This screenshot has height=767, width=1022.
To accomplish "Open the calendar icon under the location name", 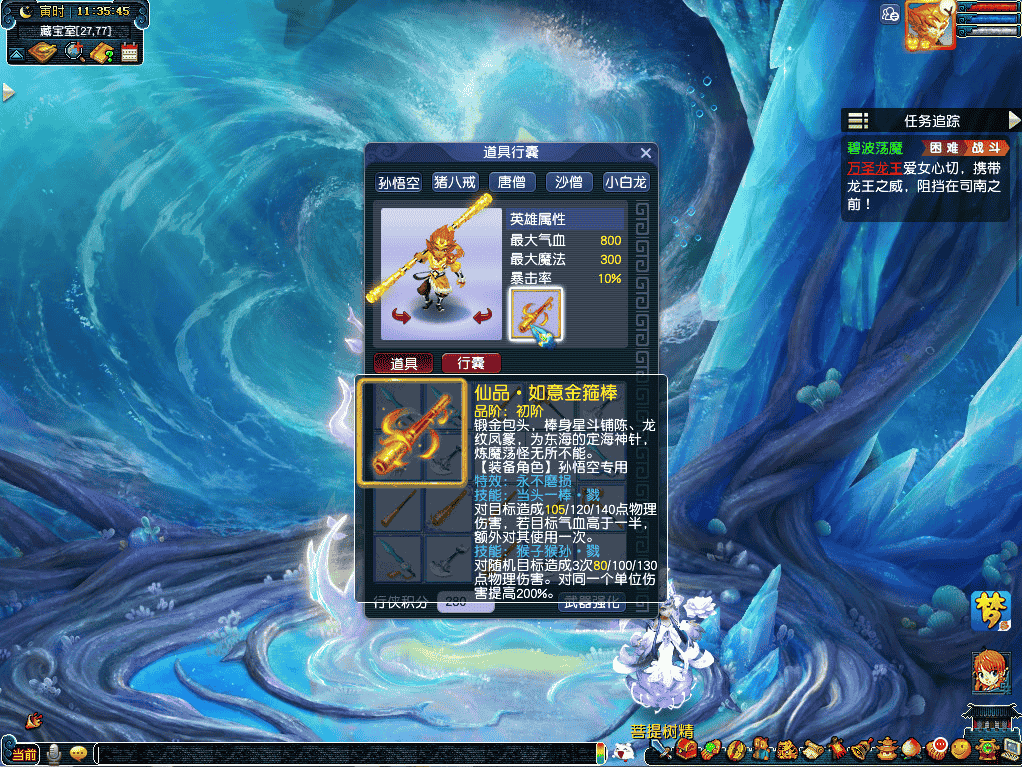I will 129,52.
